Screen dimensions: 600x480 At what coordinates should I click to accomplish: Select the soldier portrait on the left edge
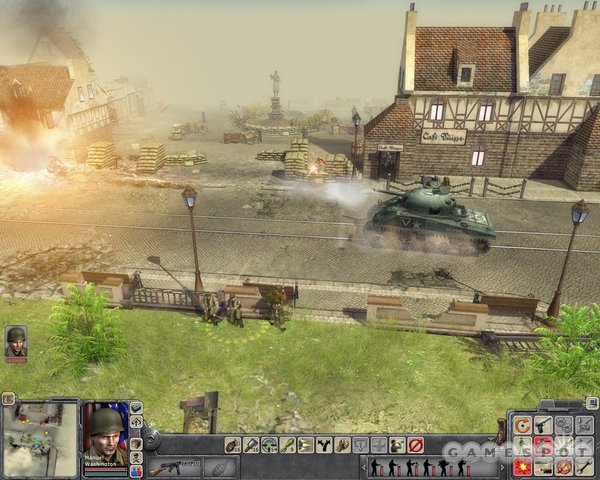16,342
